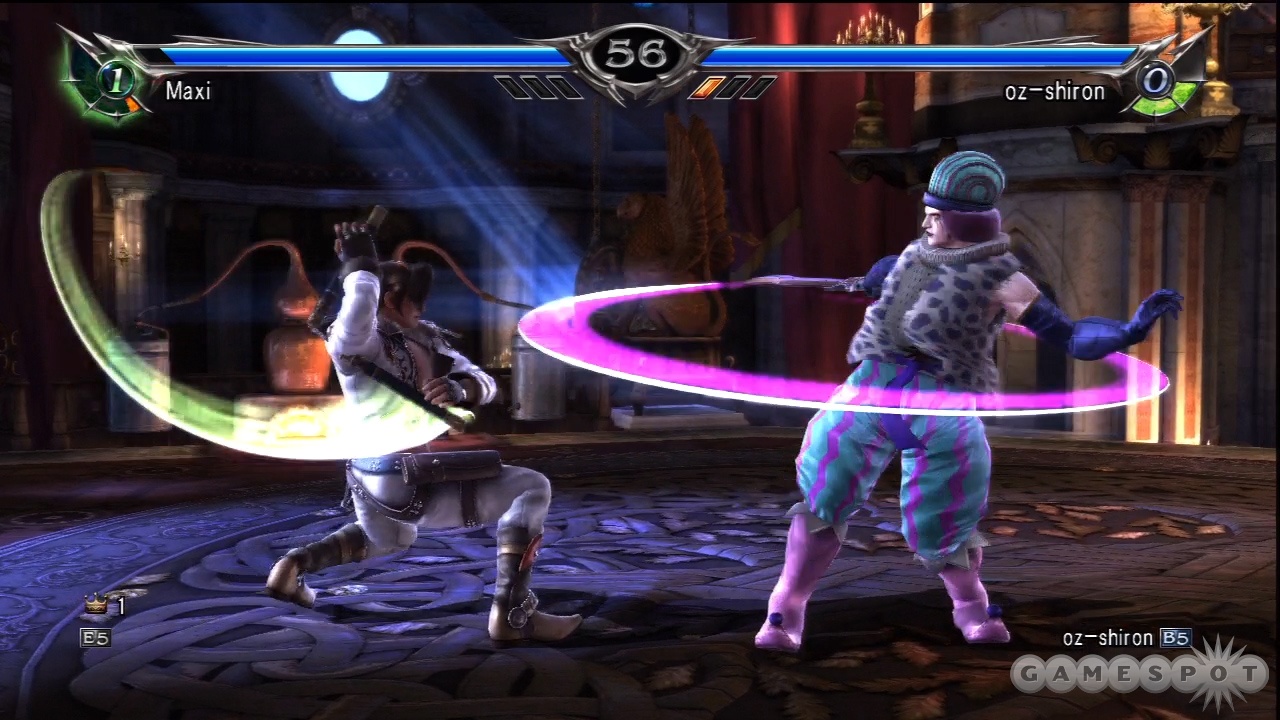Click the round timer emblem showing 56
The width and height of the screenshot is (1280, 720).
(640, 56)
